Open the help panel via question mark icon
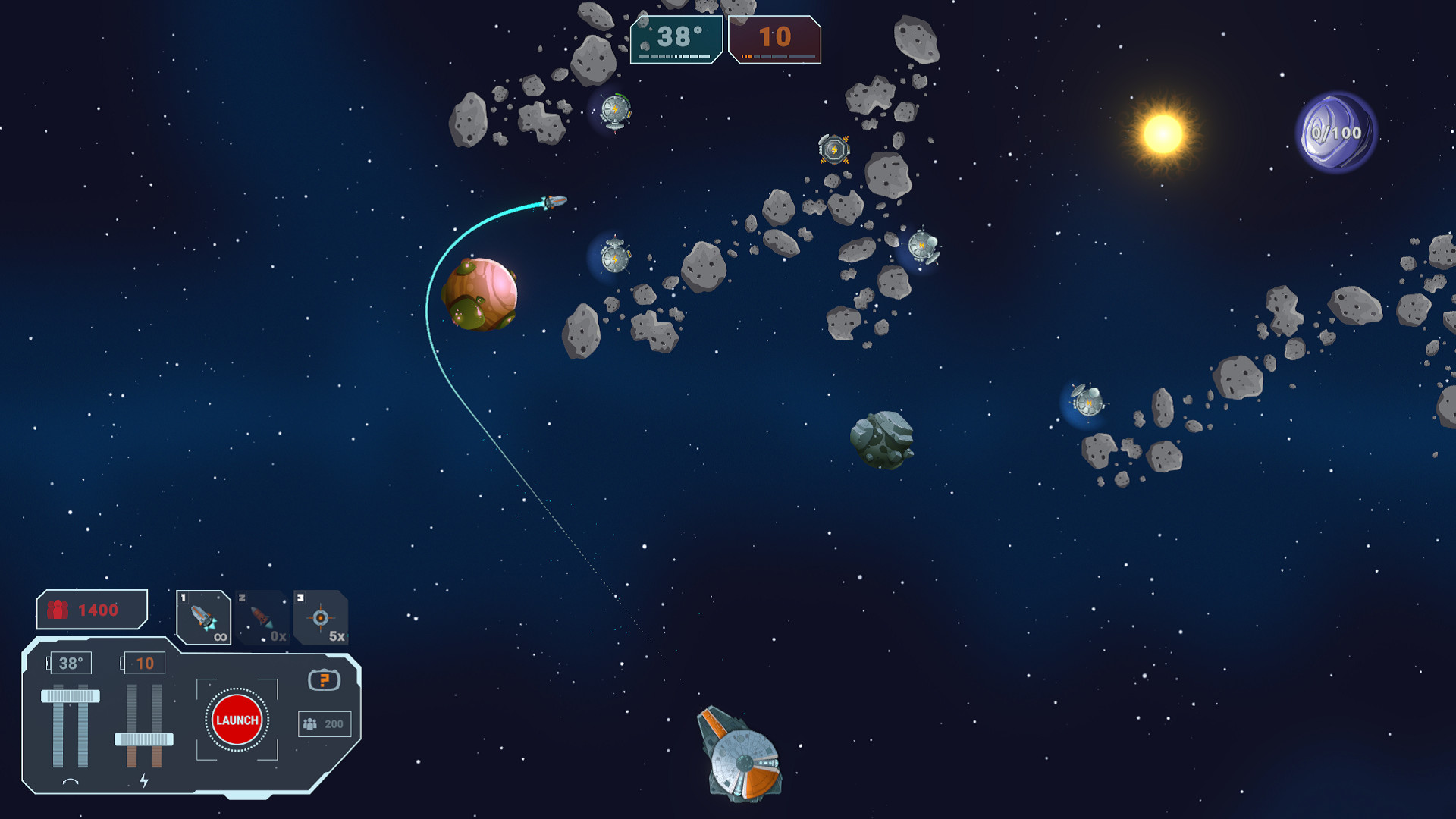 pyautogui.click(x=325, y=682)
